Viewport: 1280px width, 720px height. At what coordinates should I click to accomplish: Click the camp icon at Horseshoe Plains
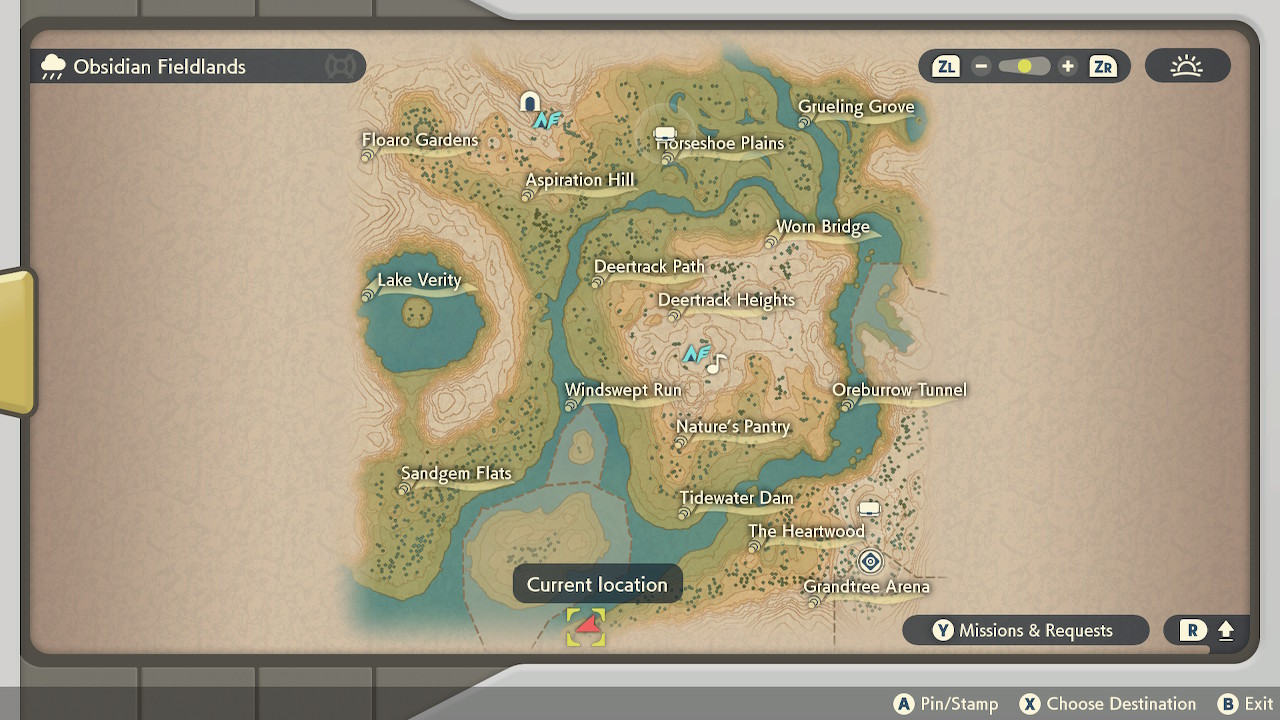click(664, 132)
